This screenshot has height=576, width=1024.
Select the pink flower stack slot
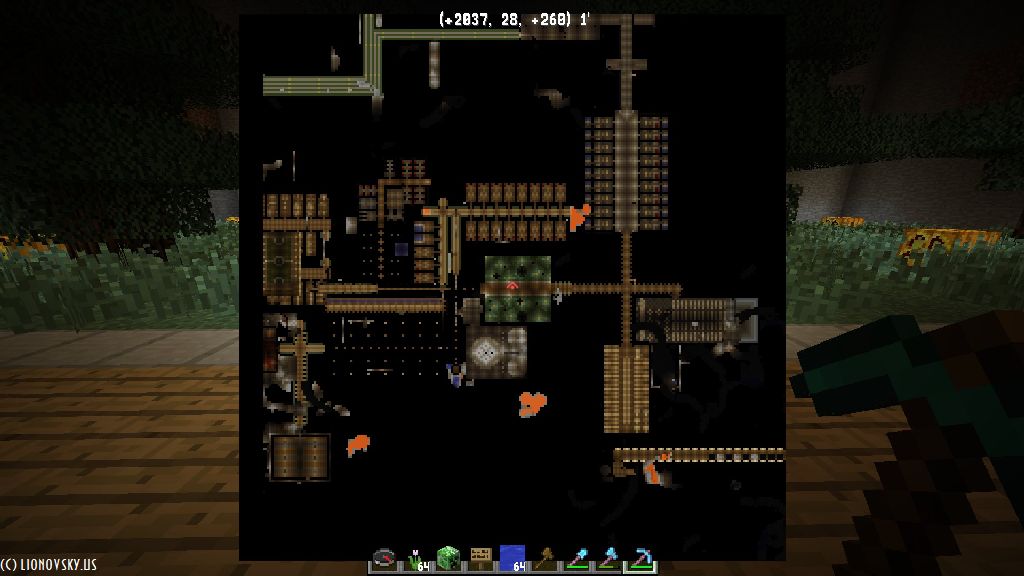pos(416,558)
